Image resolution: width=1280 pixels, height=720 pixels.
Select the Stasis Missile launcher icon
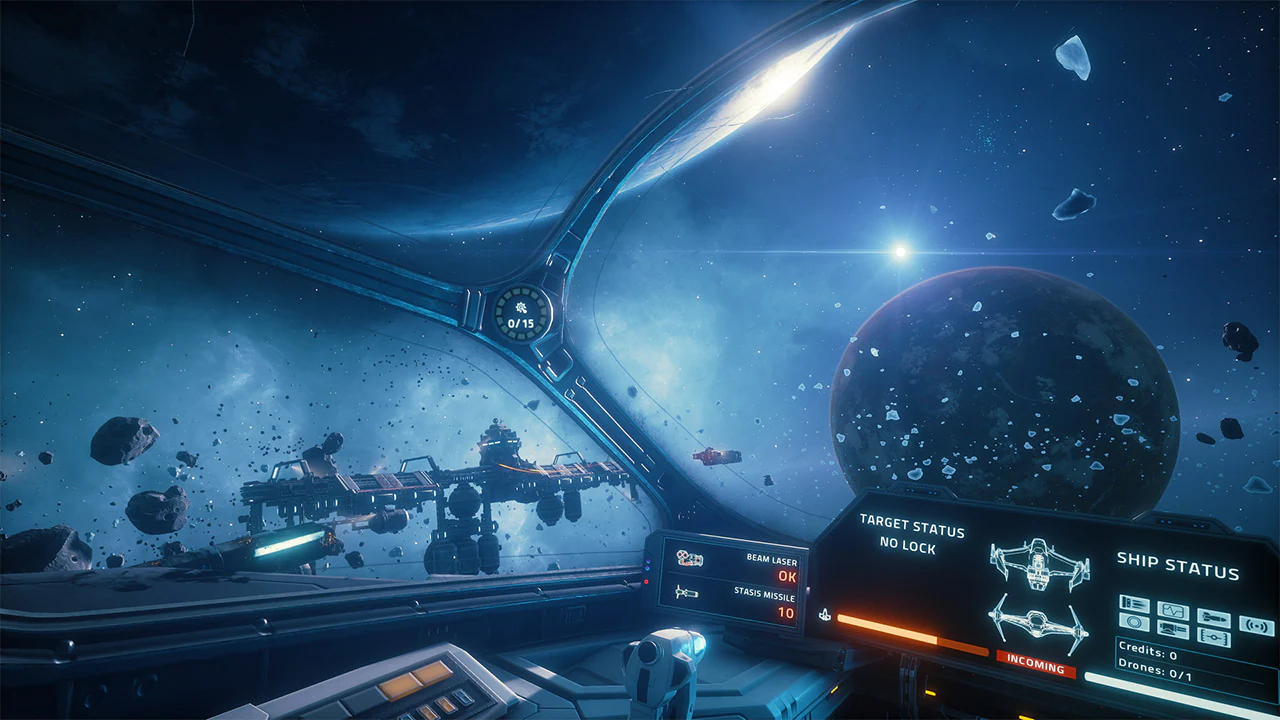click(687, 592)
